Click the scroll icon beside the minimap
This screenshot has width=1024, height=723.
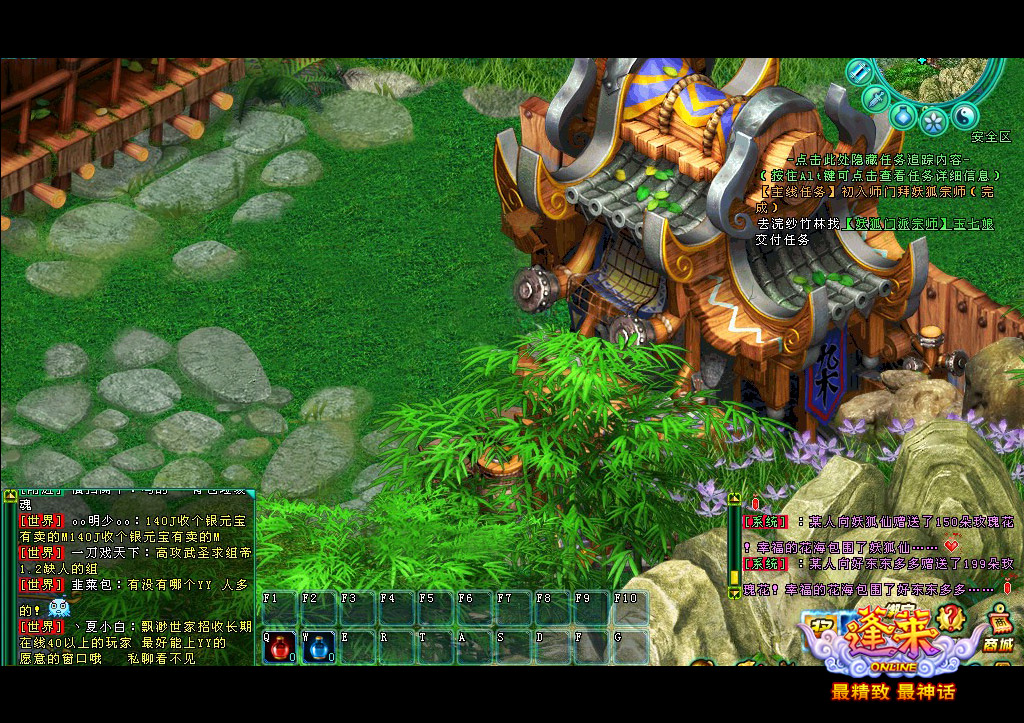858,71
